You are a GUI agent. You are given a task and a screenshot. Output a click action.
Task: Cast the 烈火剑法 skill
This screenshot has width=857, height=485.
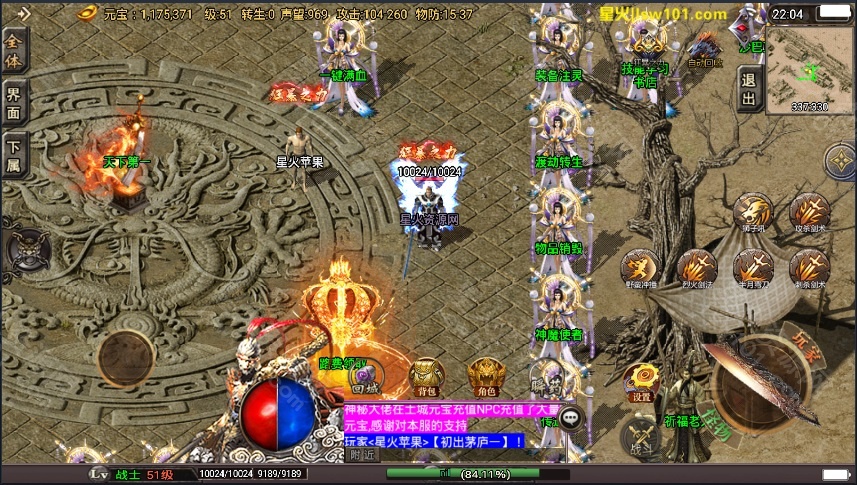click(696, 268)
